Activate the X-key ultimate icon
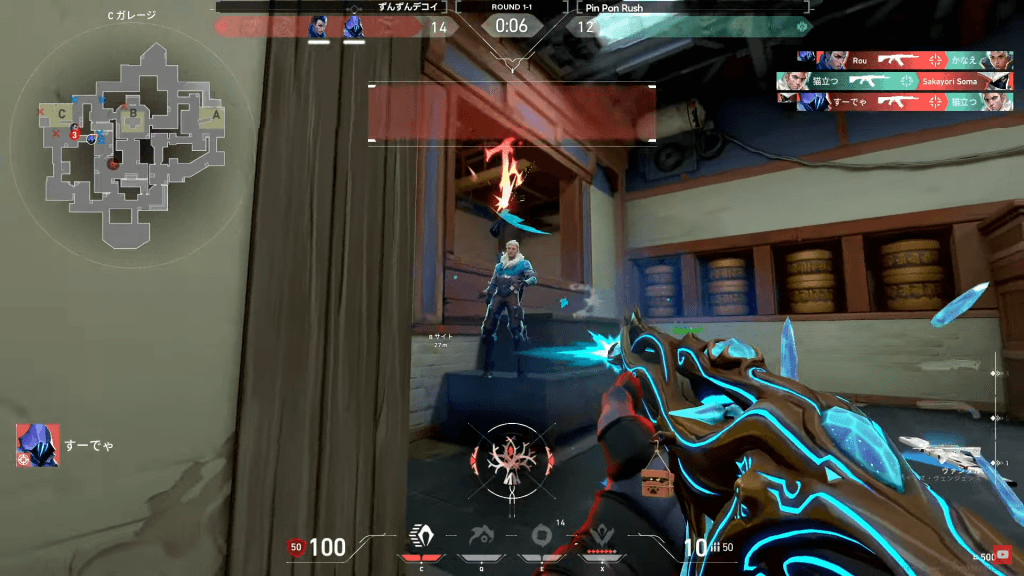This screenshot has height=576, width=1024. click(x=602, y=537)
